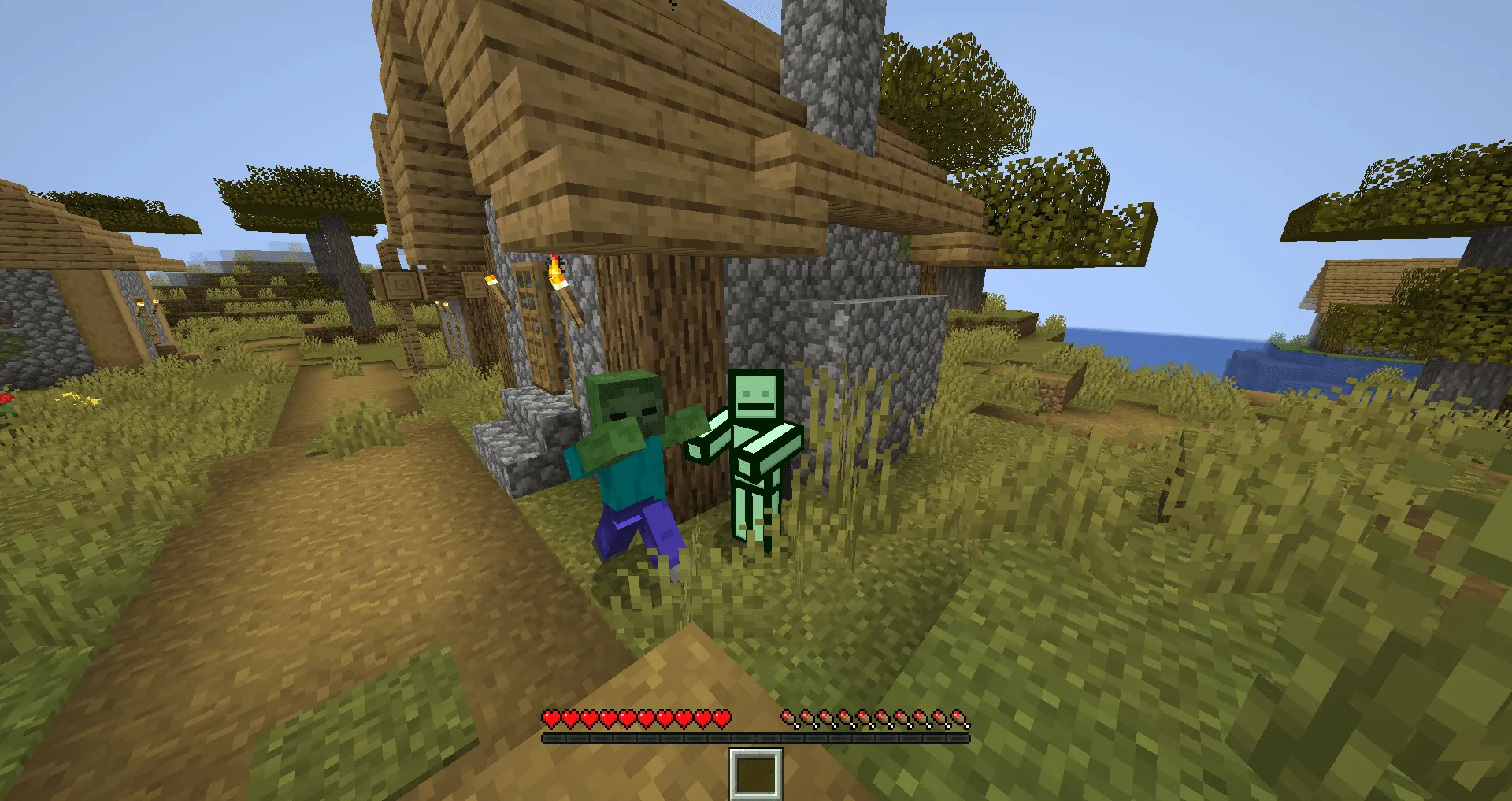
Task: Click the torch beside the wooden door
Action: pos(491,281)
